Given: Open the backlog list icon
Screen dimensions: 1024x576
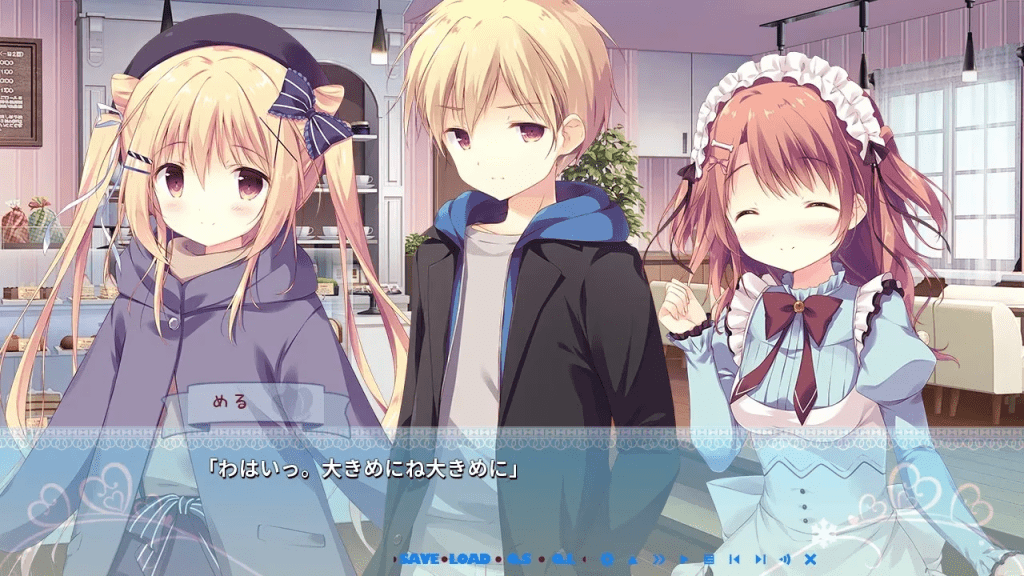Looking at the screenshot, I should click(x=709, y=558).
